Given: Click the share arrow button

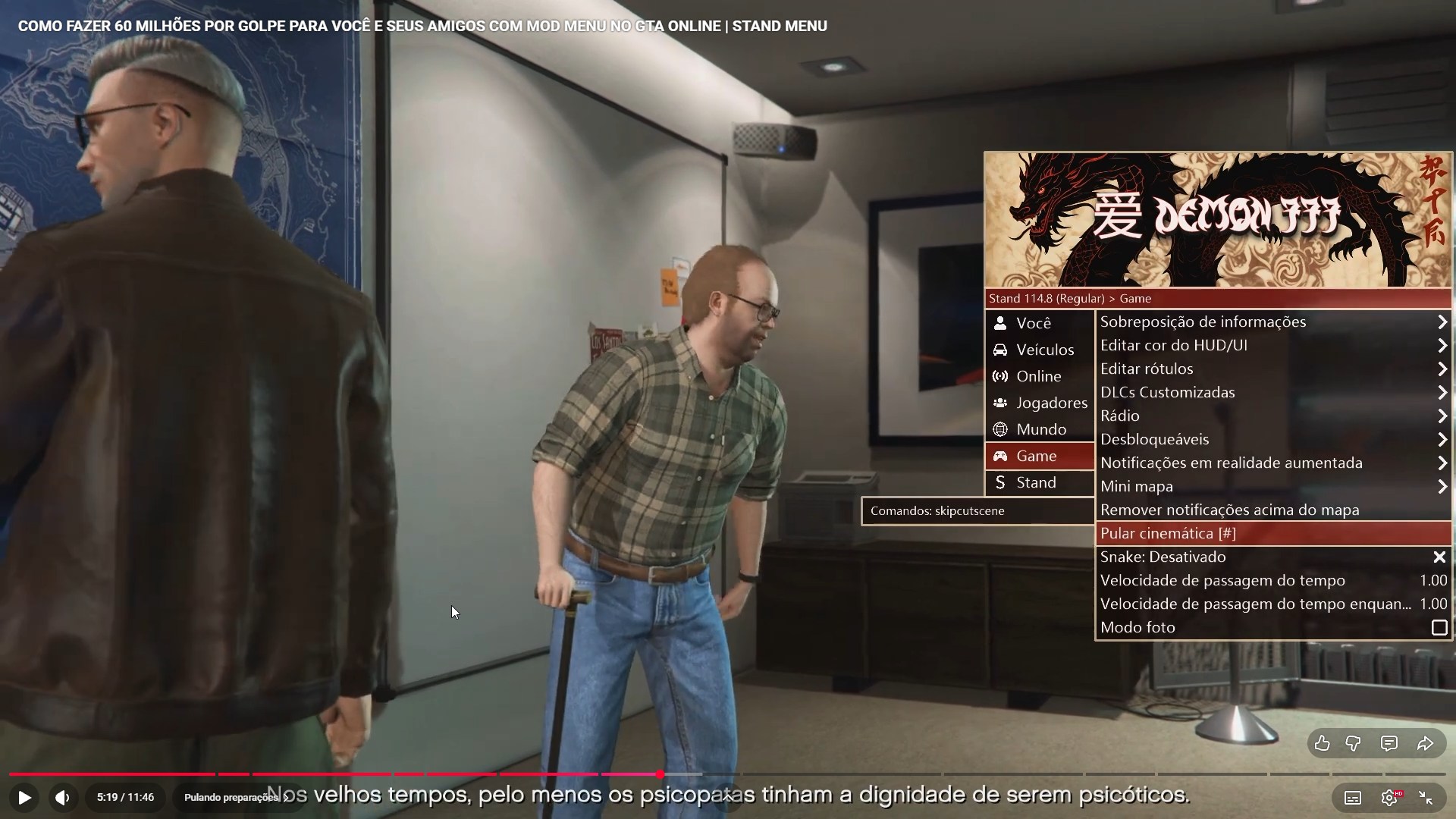Looking at the screenshot, I should pos(1424,744).
